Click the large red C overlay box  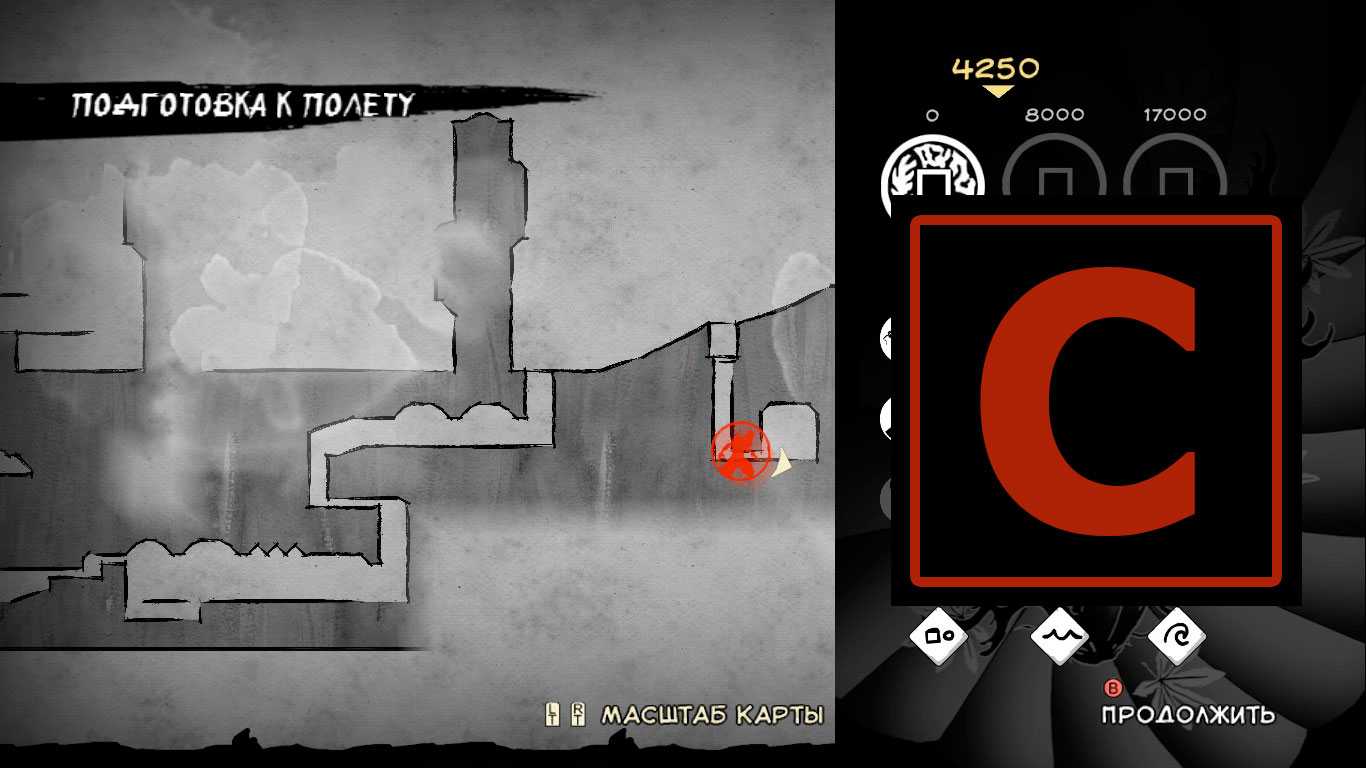(1096, 400)
